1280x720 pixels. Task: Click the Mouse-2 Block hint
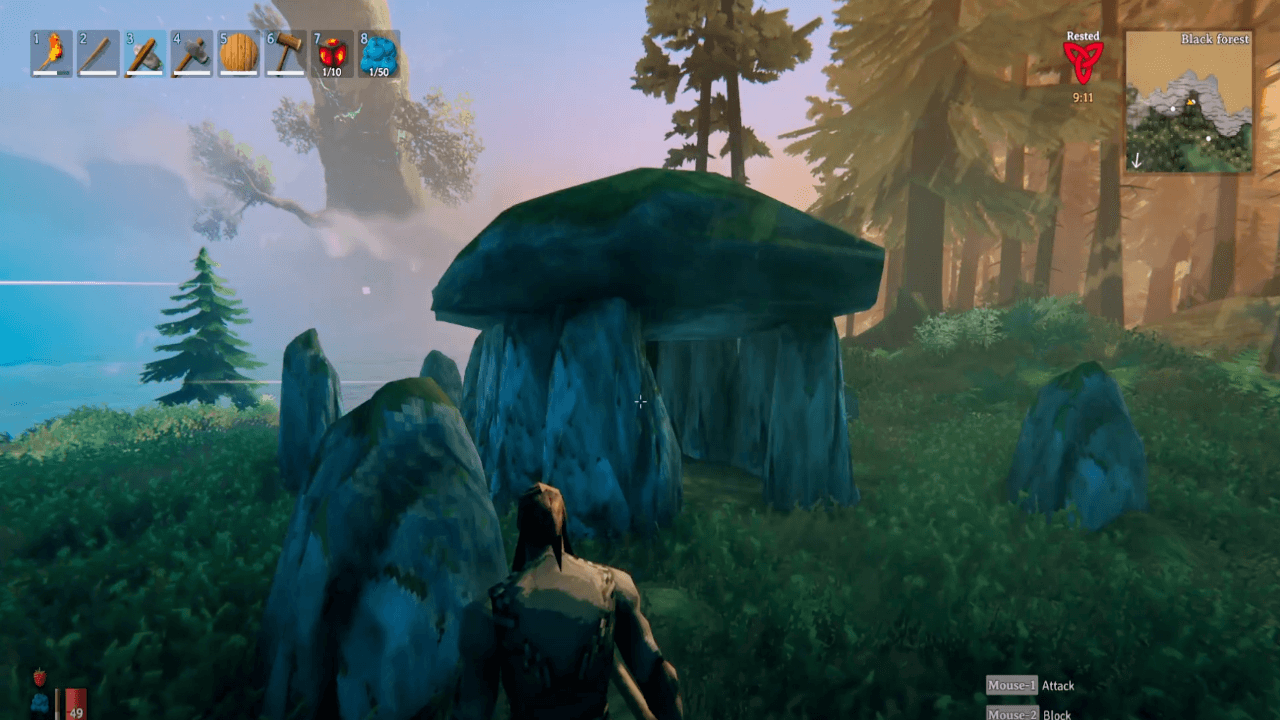[1030, 715]
